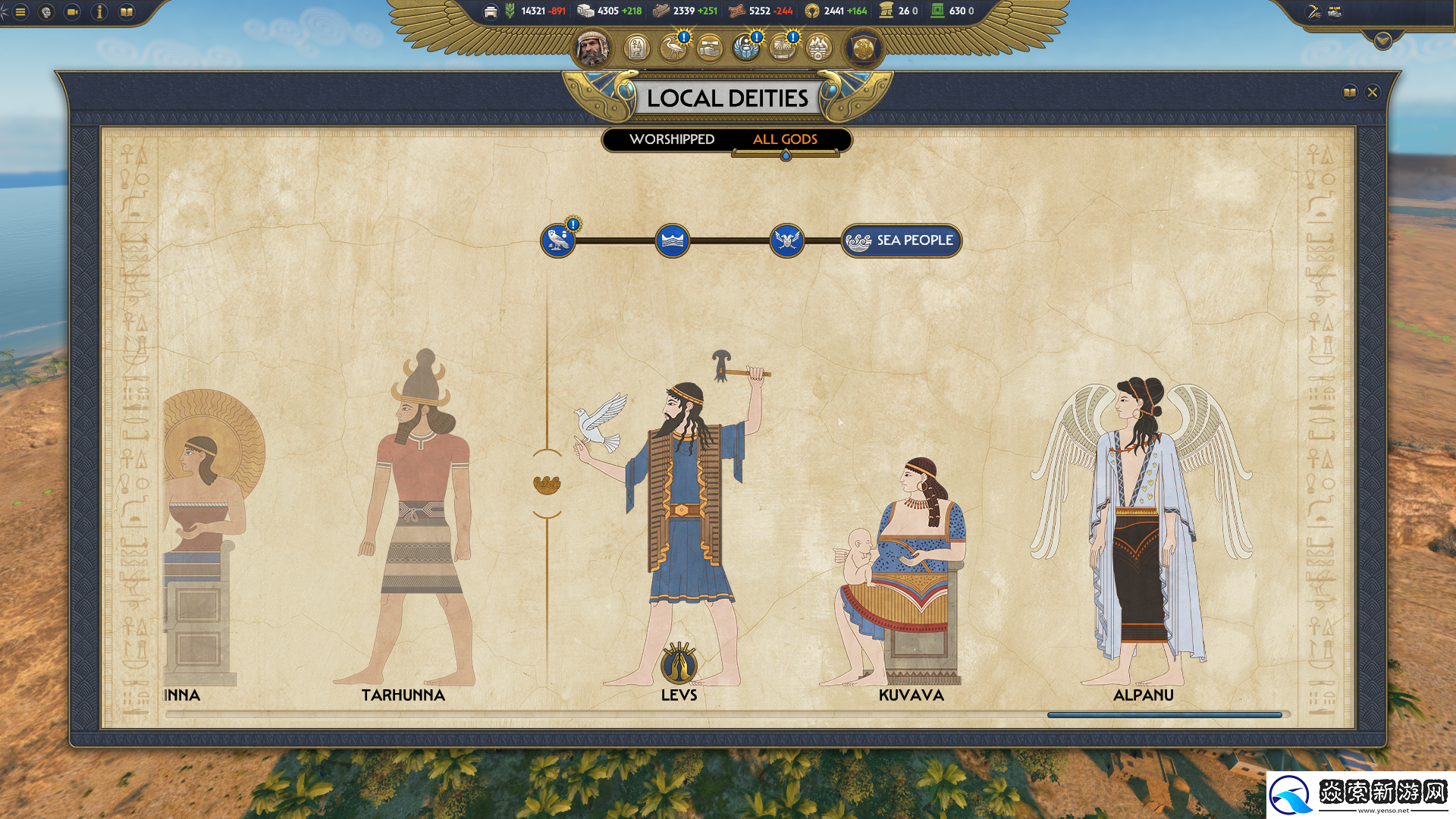
Task: Open the ibis bird menu button
Action: tap(673, 49)
